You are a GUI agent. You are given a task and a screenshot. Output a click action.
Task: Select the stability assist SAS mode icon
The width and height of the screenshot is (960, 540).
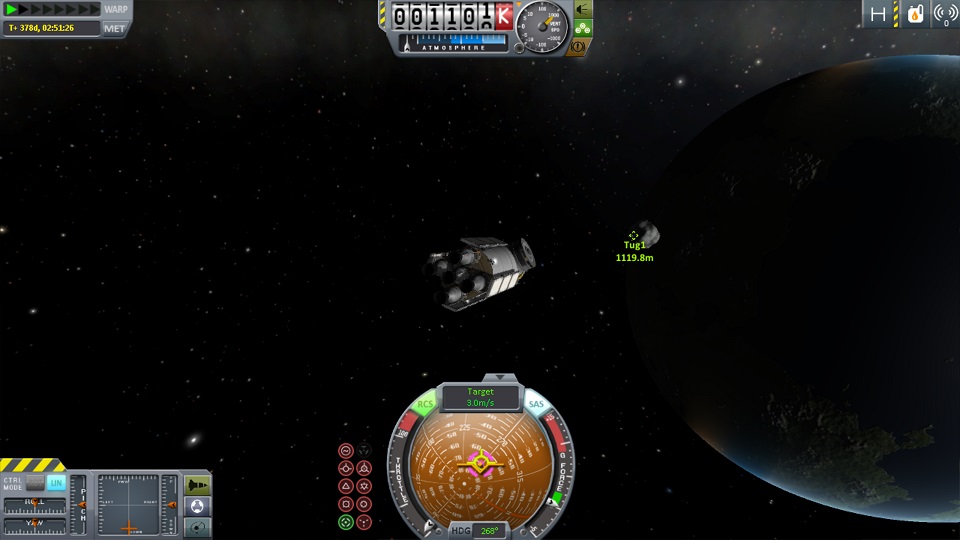(346, 451)
